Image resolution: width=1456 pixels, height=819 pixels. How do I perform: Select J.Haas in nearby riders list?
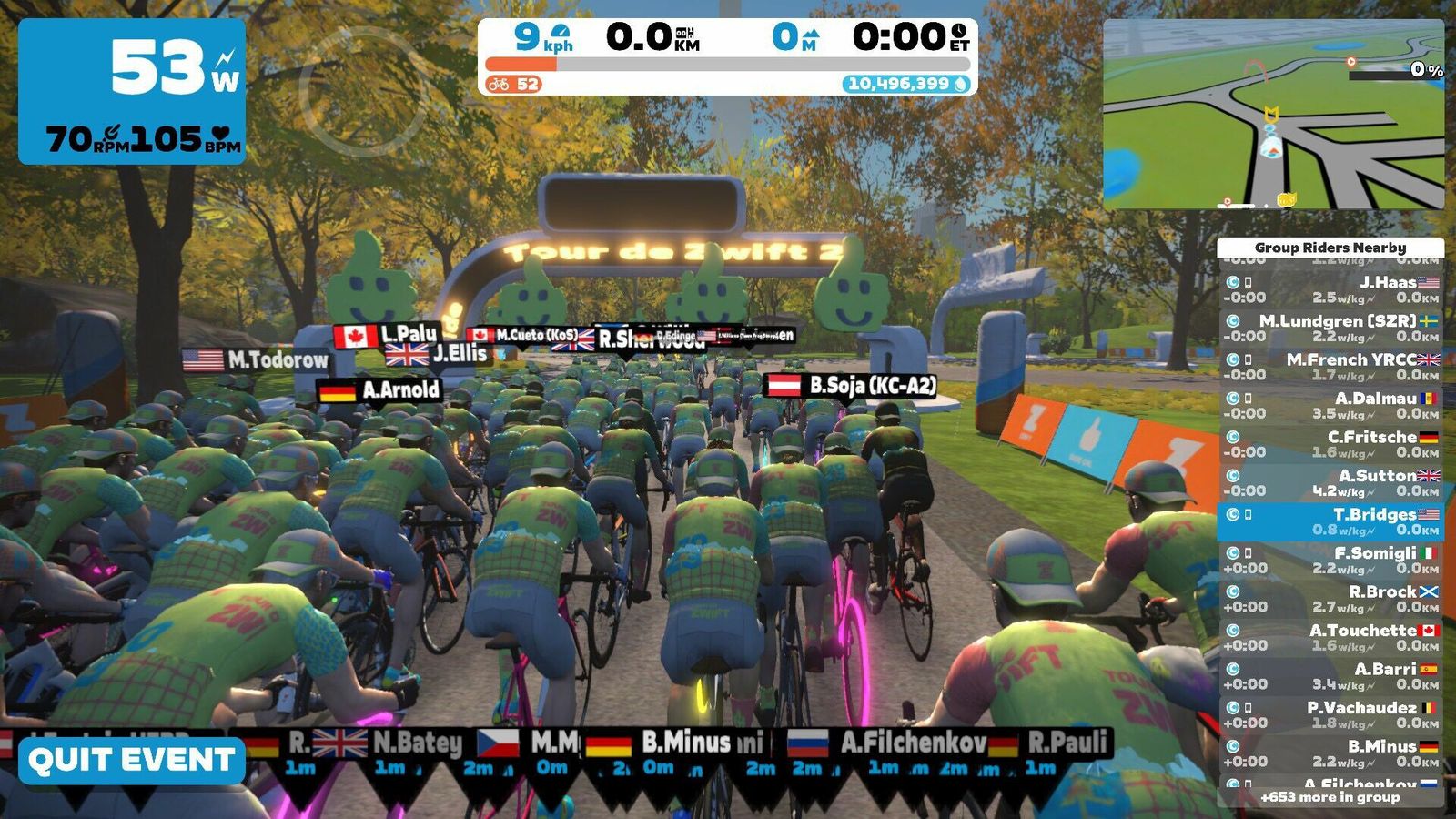point(1330,289)
